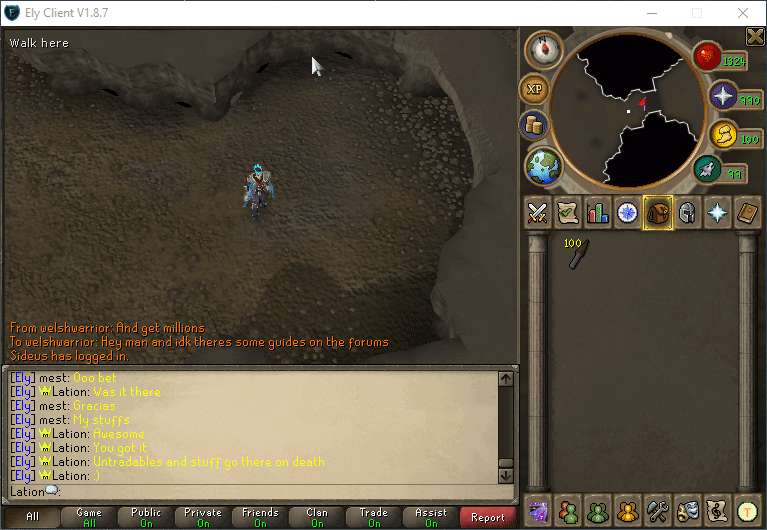This screenshot has width=767, height=530.
Task: Open the emotes masks tab
Action: 687,510
